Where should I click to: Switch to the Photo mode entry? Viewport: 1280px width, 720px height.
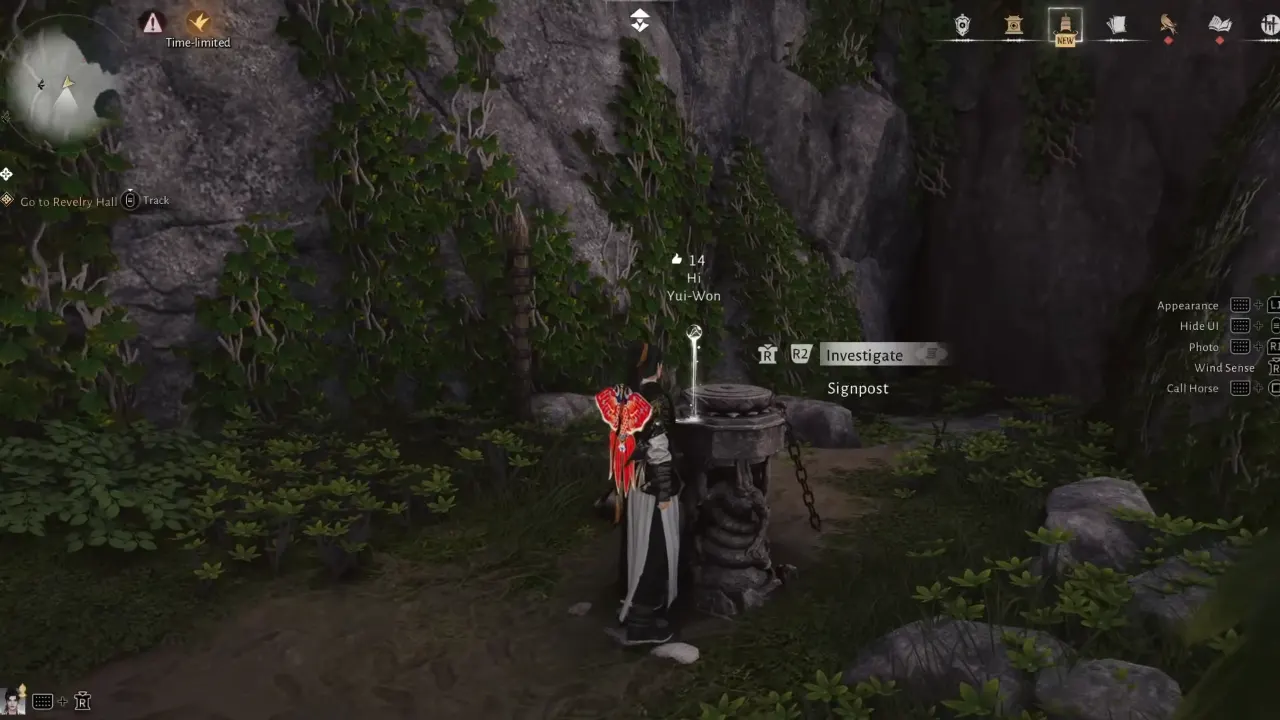tap(1203, 346)
